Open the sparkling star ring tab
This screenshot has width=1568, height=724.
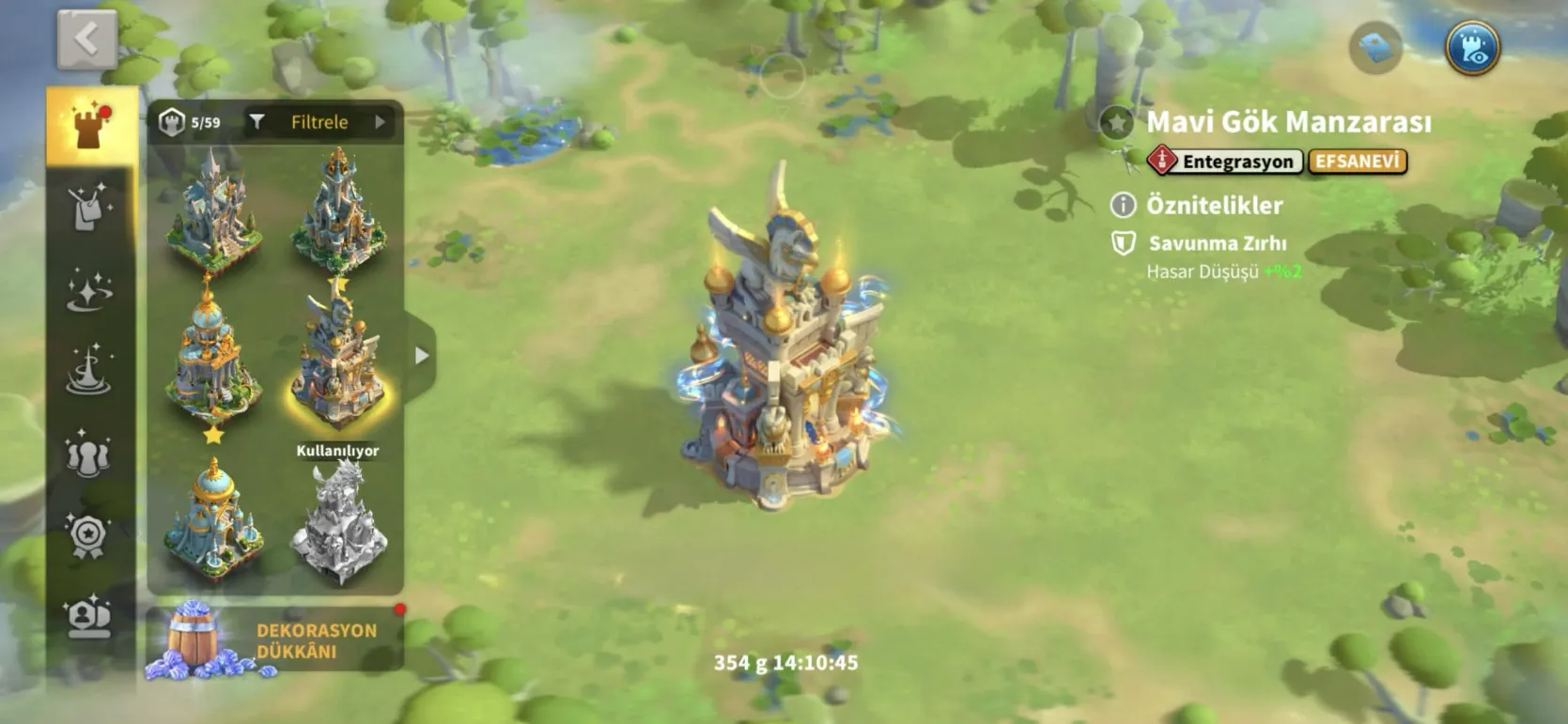tap(90, 289)
